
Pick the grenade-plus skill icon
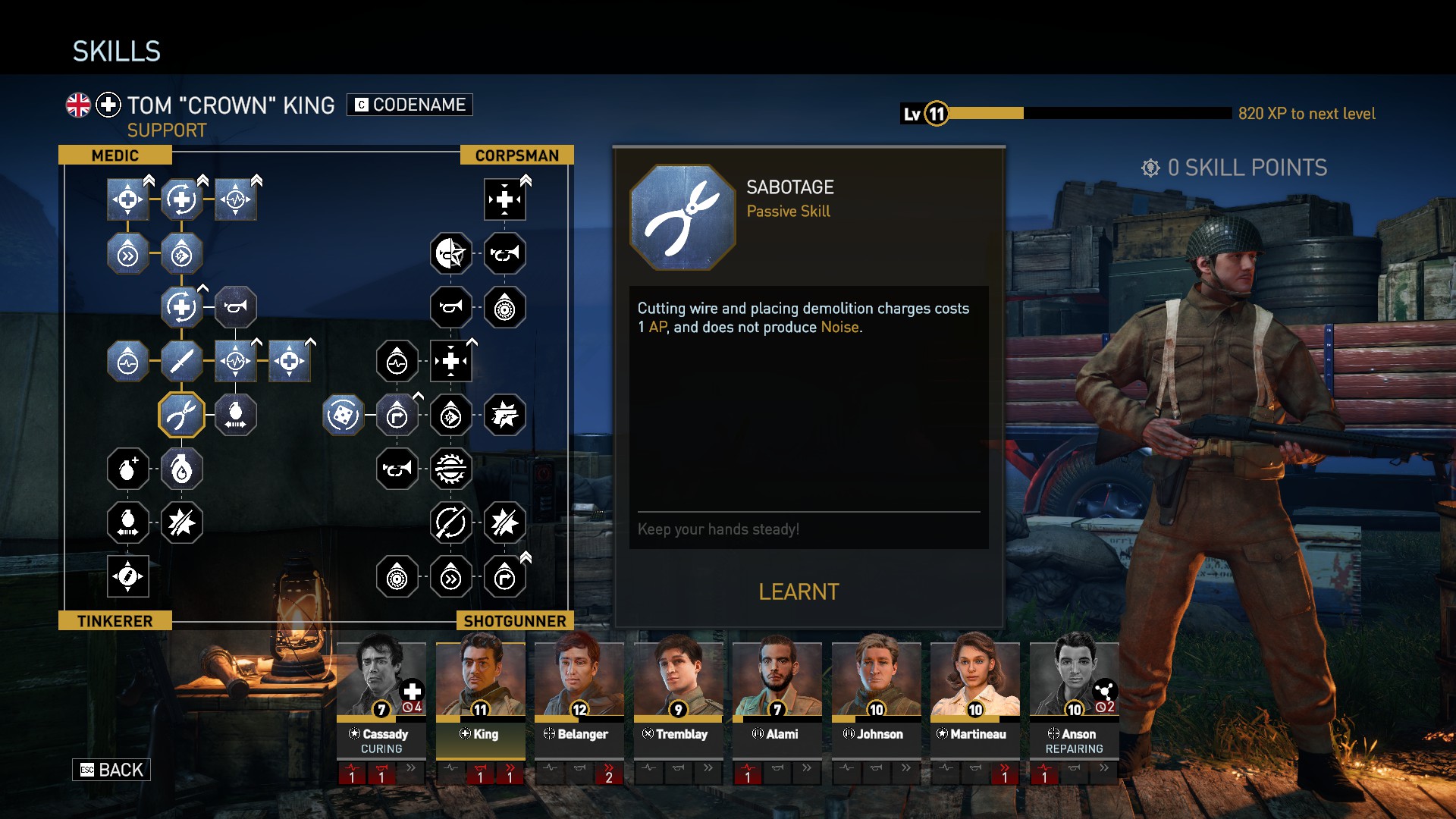127,469
